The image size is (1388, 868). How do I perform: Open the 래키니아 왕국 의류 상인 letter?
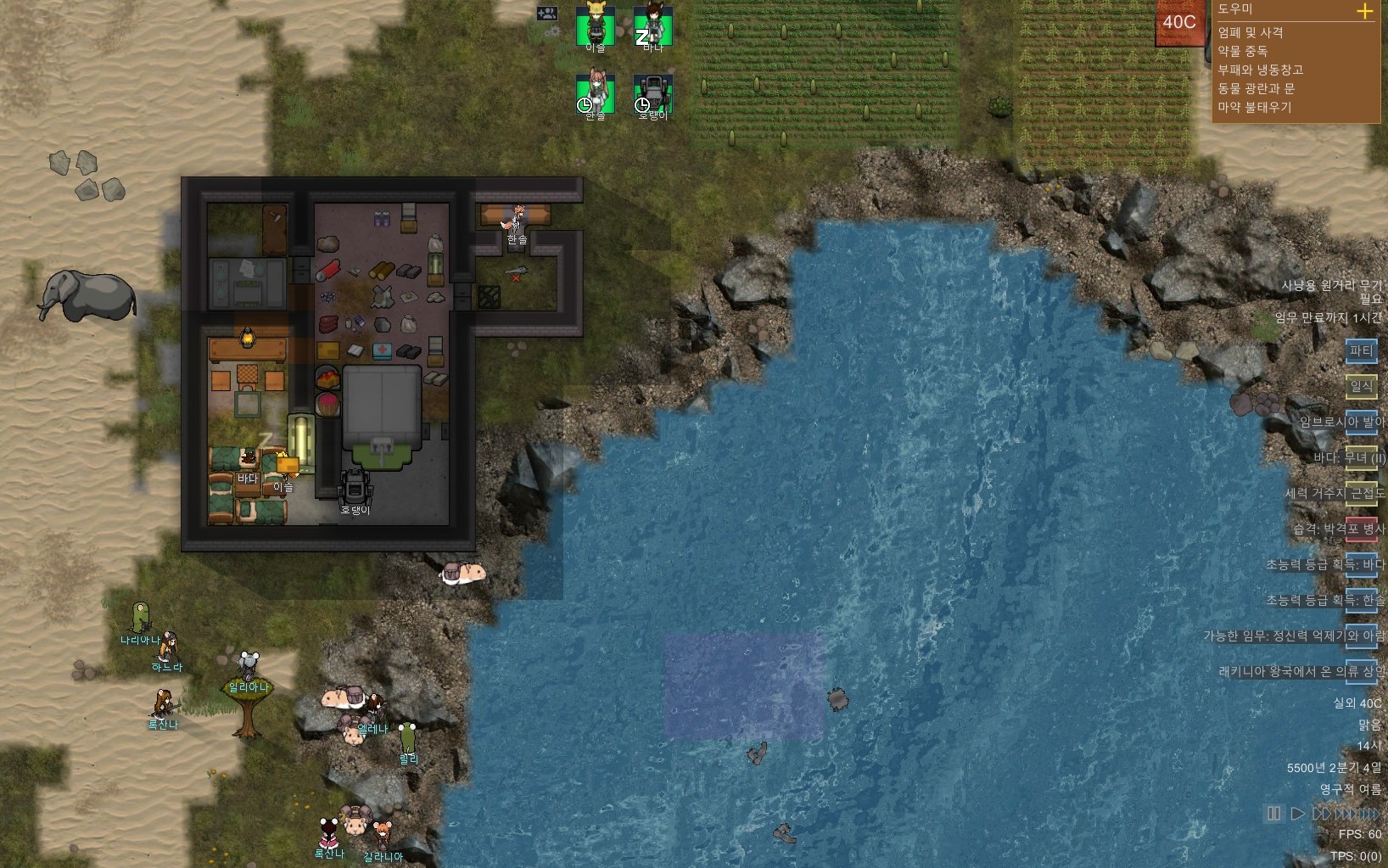click(1361, 671)
